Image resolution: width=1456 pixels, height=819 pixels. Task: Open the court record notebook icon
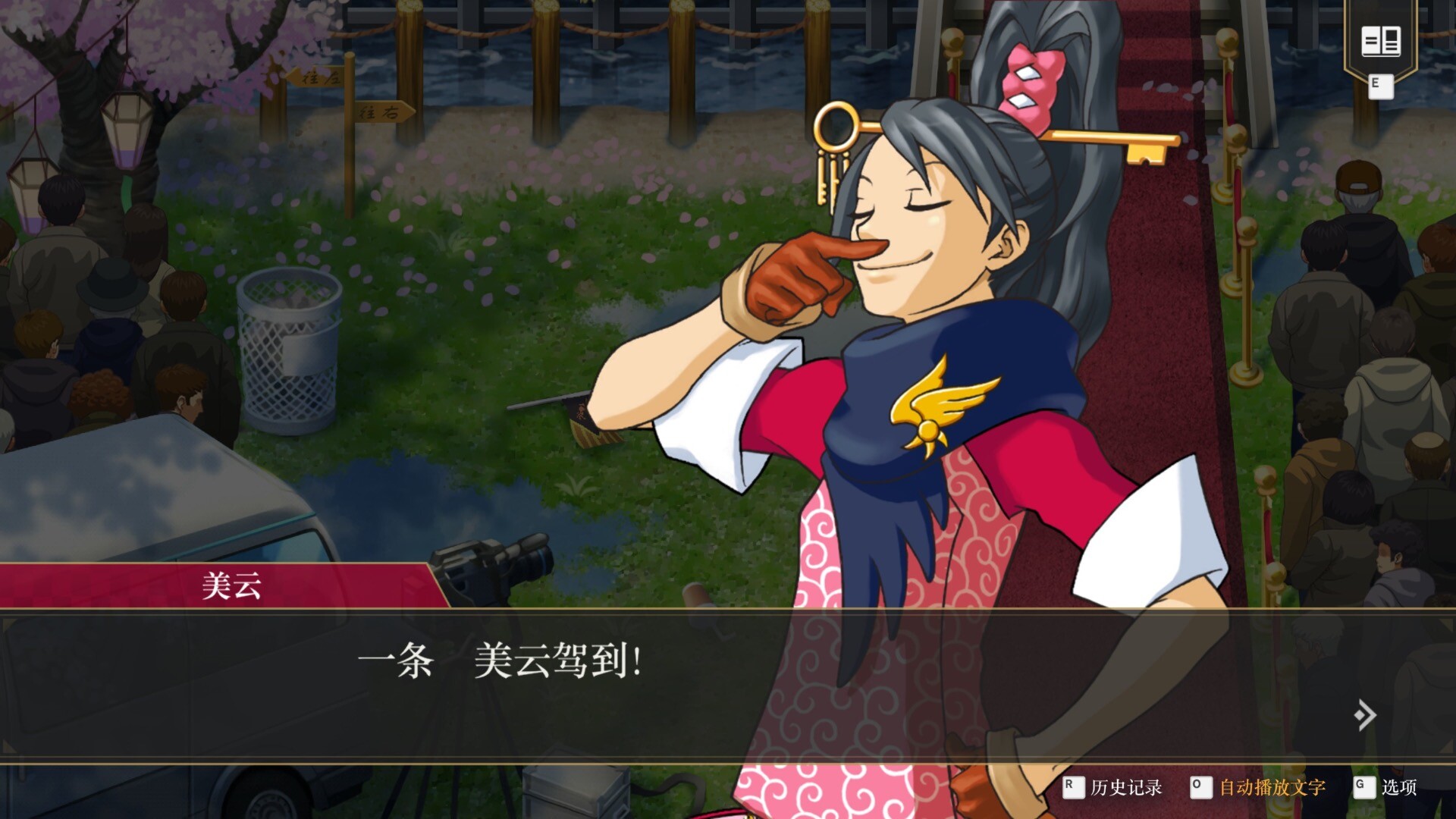pyautogui.click(x=1380, y=42)
